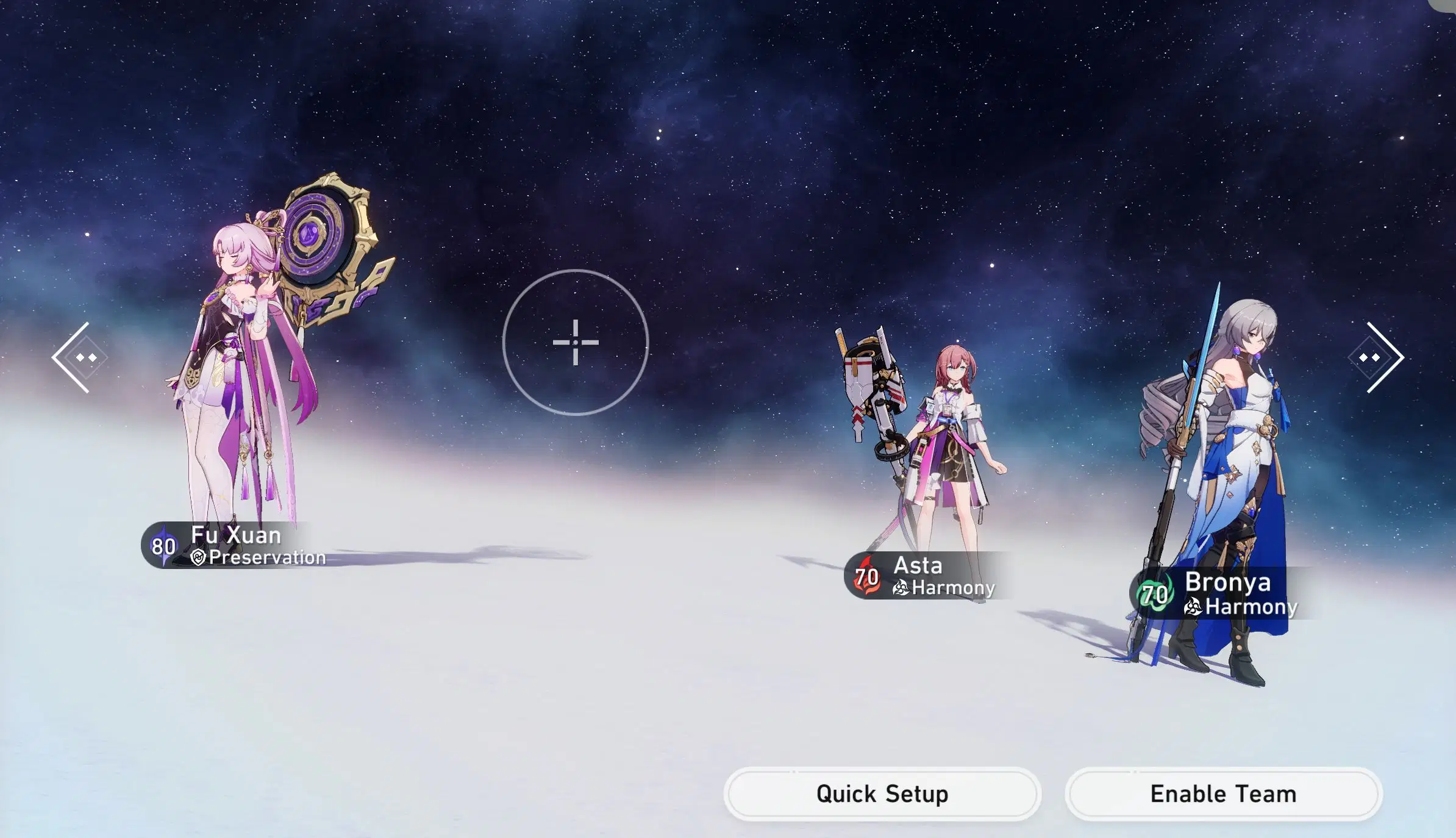The width and height of the screenshot is (1456, 838).
Task: Click Asta's name label
Action: click(x=918, y=566)
